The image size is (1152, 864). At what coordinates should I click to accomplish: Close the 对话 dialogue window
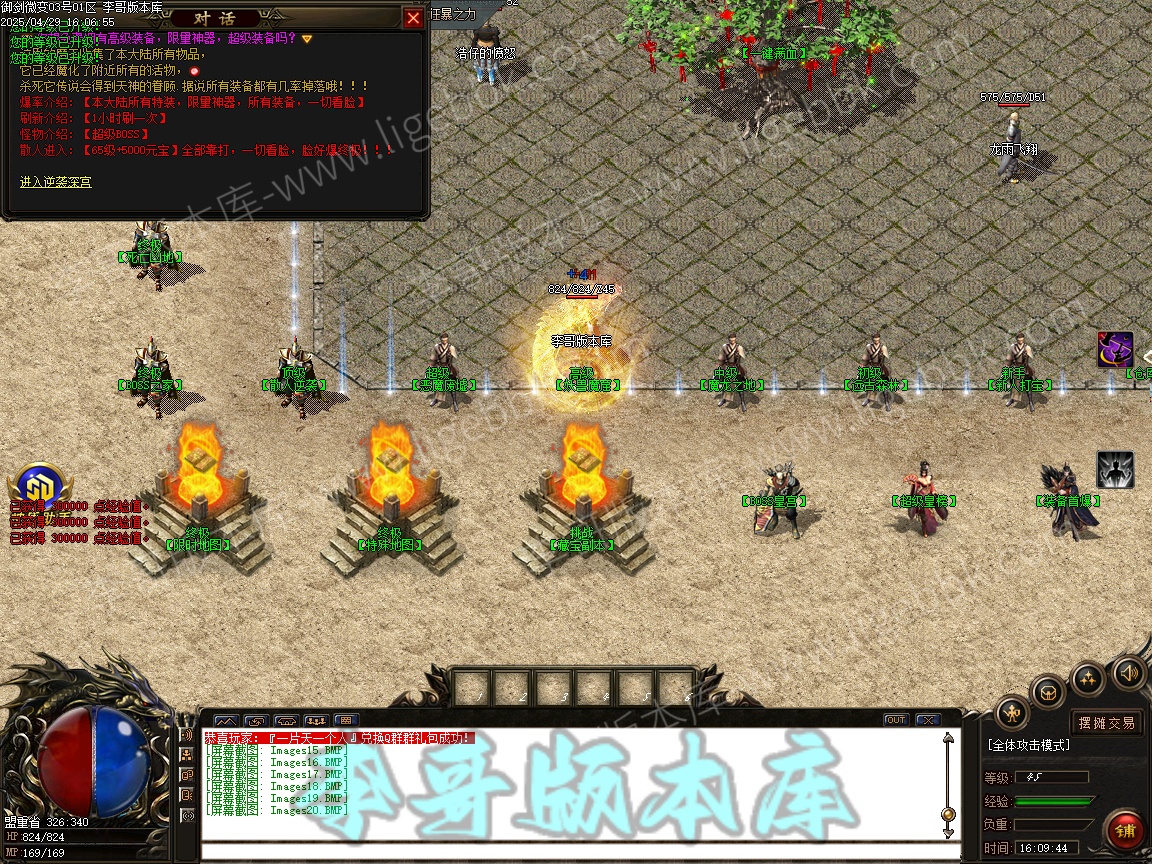(413, 18)
